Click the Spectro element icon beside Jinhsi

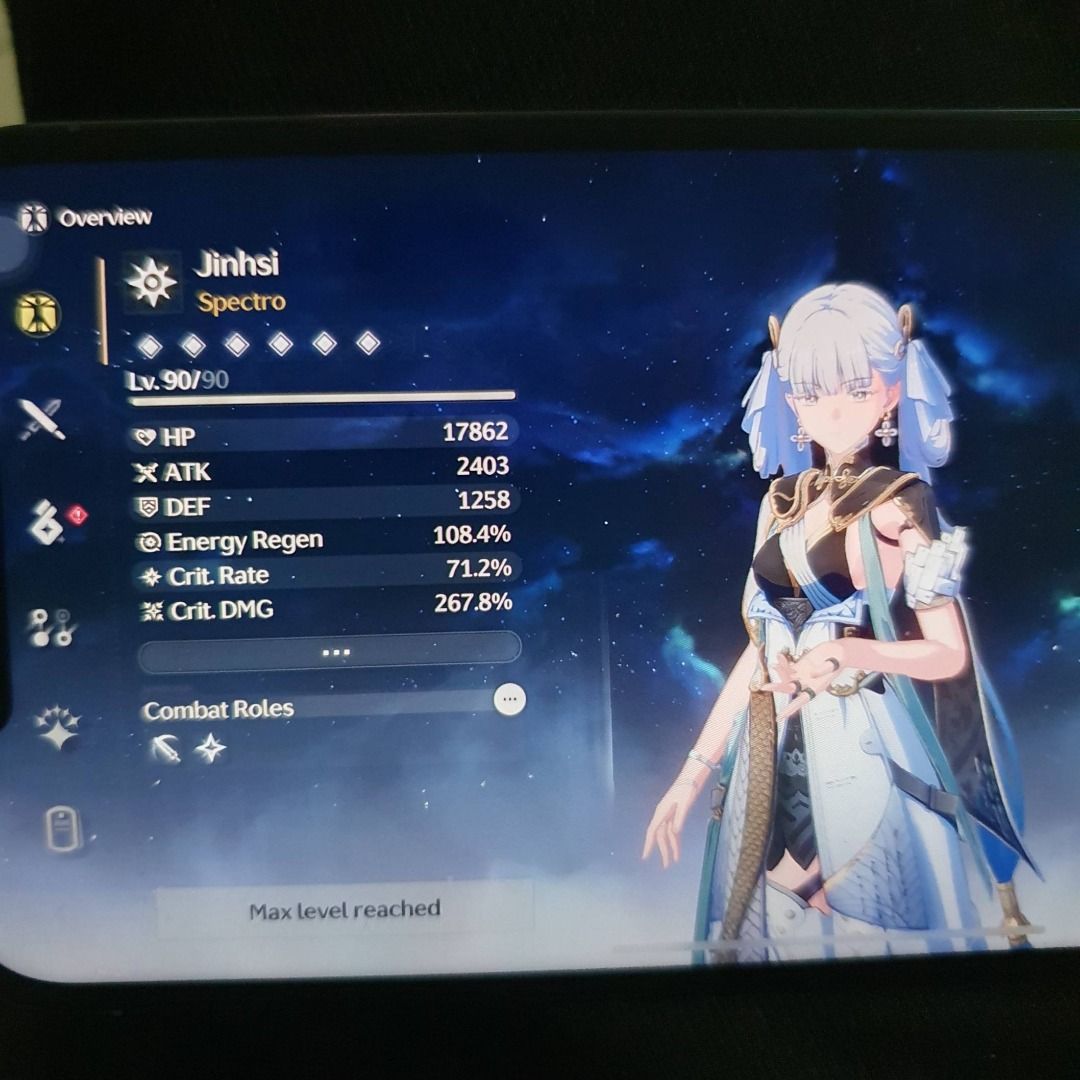point(152,281)
